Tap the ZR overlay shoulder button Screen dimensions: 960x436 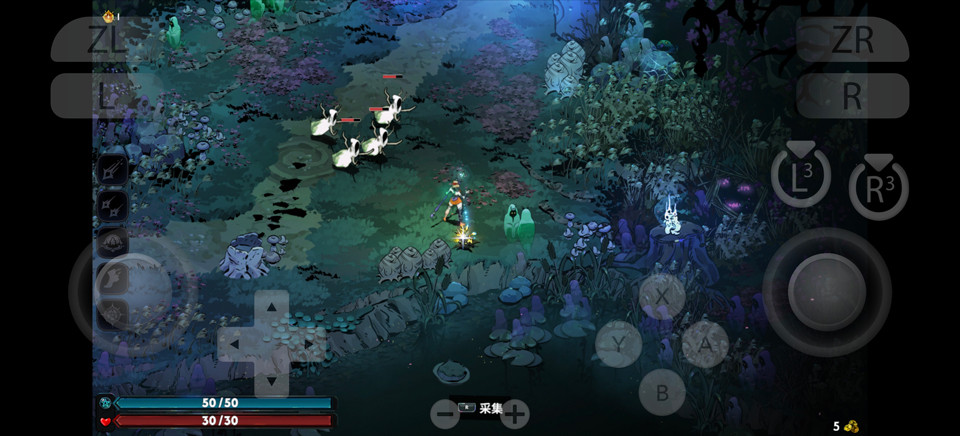pos(853,40)
